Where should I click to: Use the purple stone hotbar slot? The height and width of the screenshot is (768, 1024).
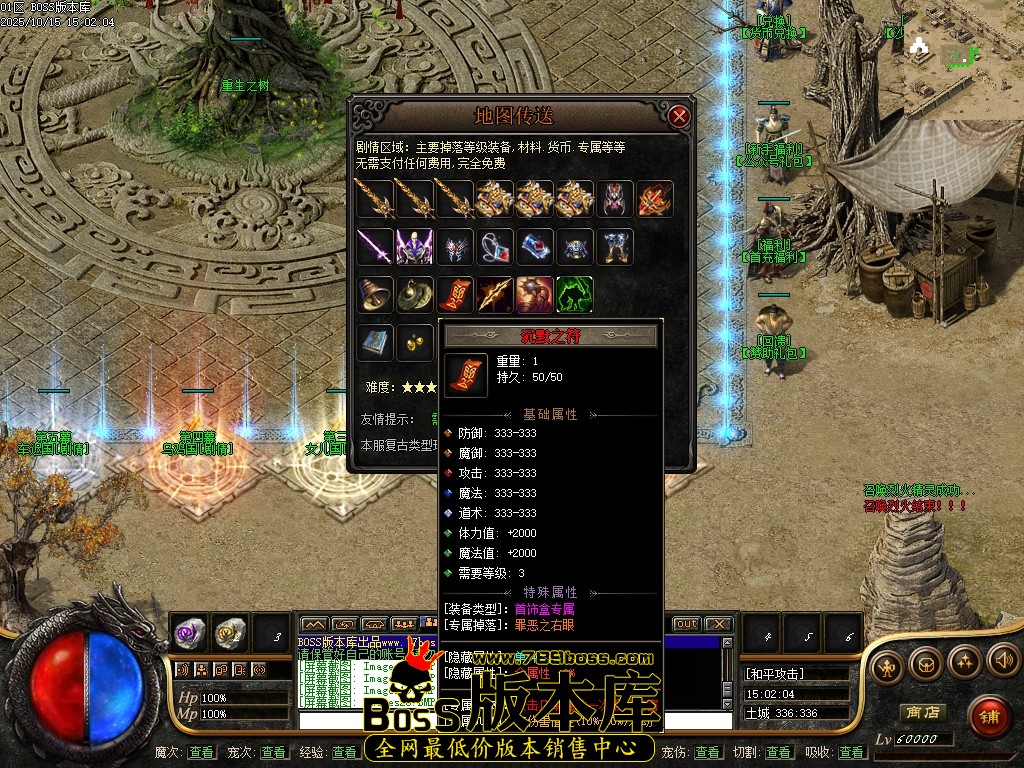(x=189, y=632)
